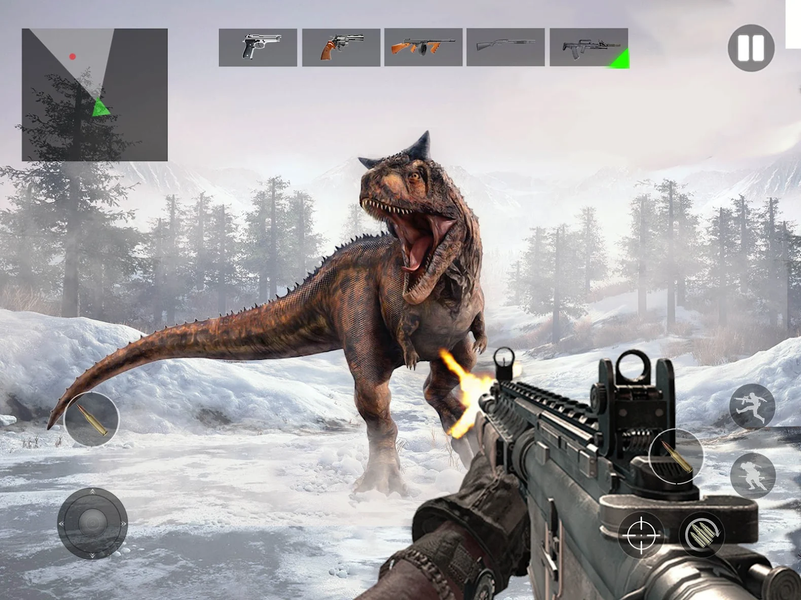Reload using the three-bullets button

pyautogui.click(x=702, y=533)
